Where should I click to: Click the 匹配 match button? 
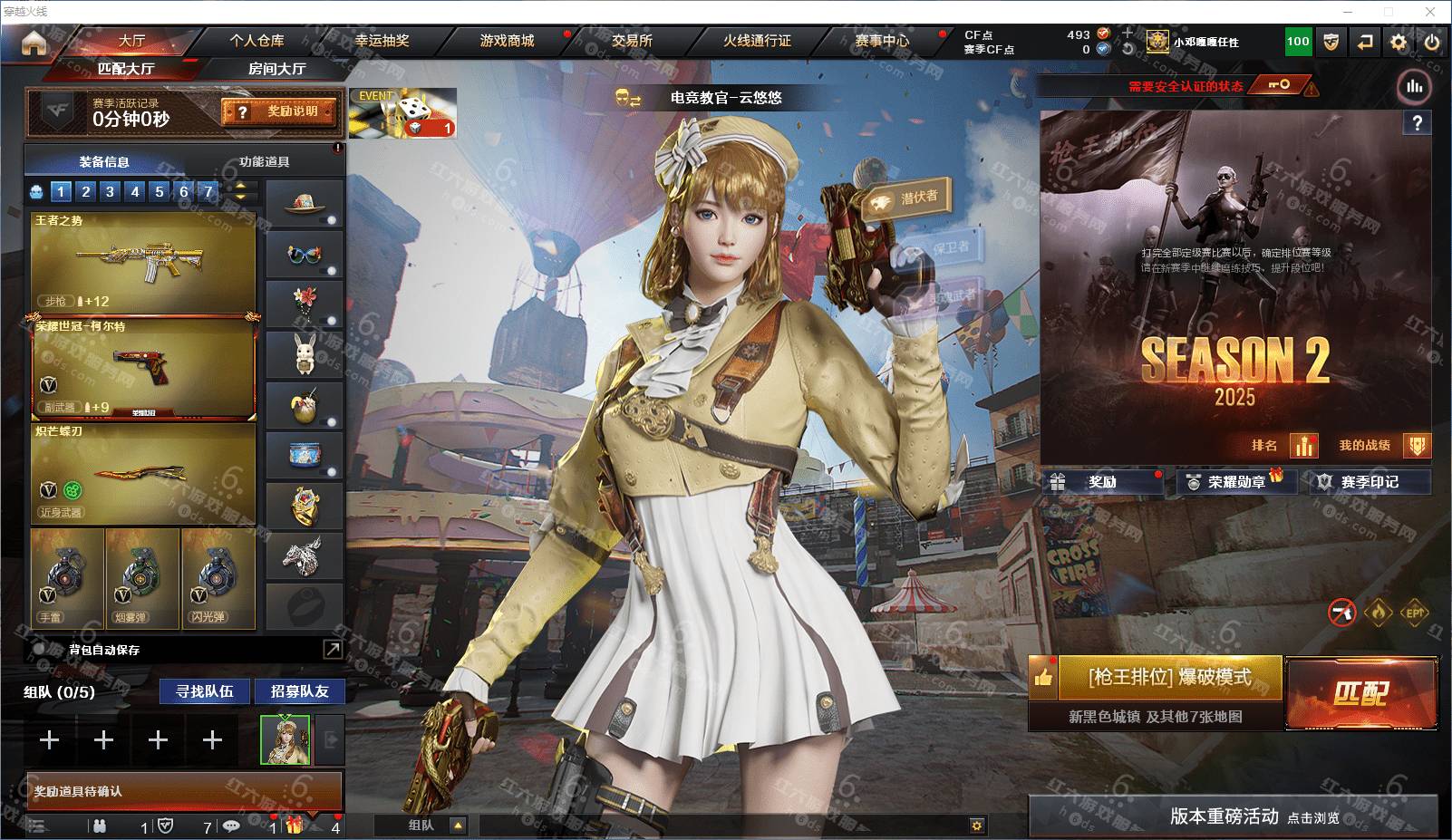[1360, 693]
